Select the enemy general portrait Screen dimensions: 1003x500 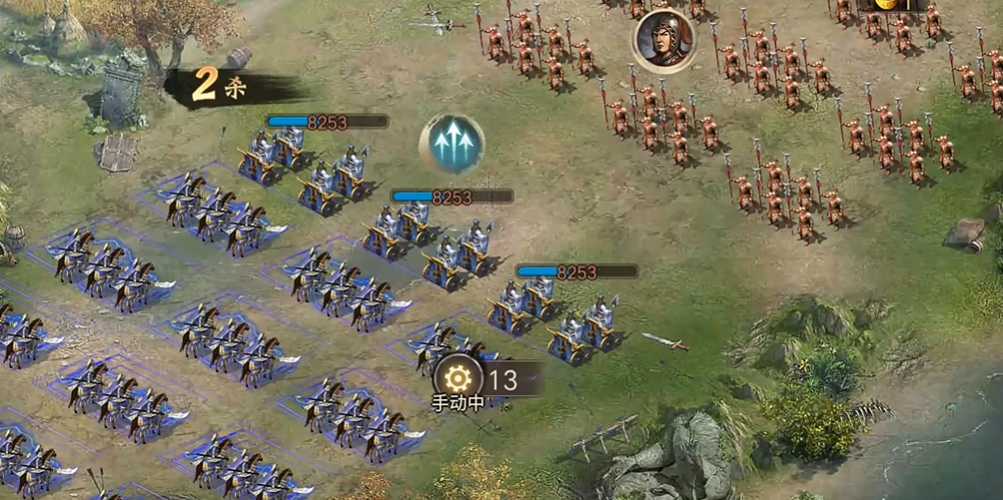coord(665,40)
